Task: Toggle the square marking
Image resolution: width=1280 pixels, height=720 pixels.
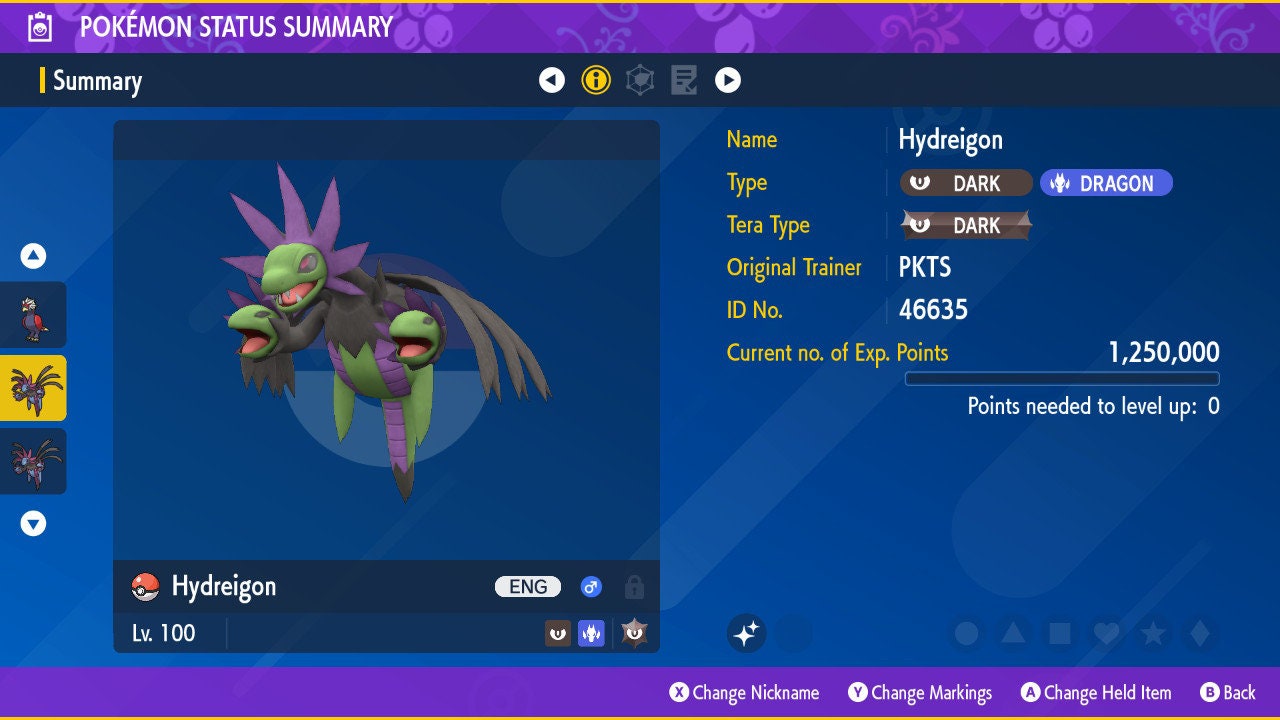Action: tap(1060, 633)
